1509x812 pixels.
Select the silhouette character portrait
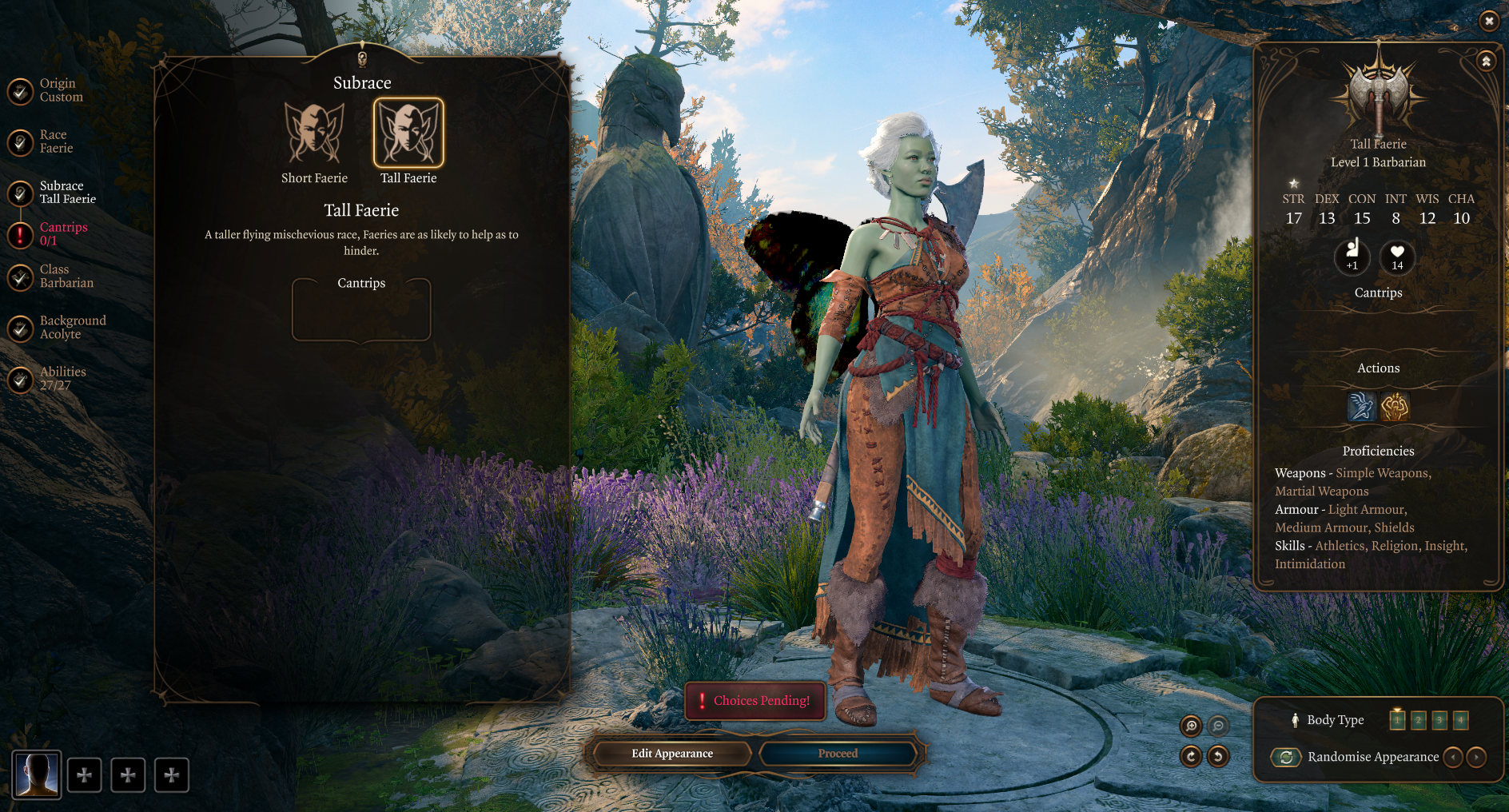[x=37, y=774]
